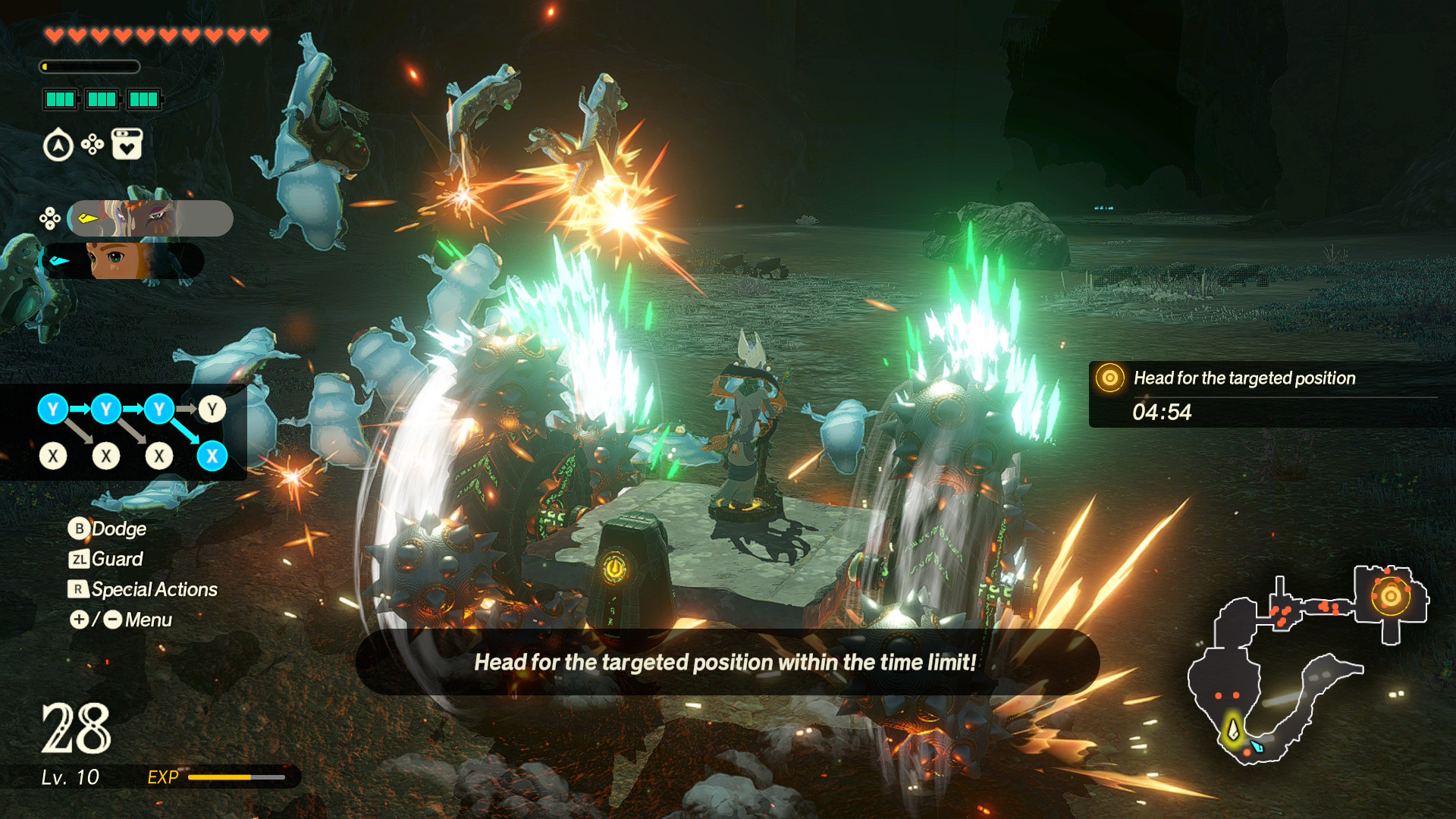Switch to the Zelda character portrait
This screenshot has height=819, width=1456.
[123, 261]
